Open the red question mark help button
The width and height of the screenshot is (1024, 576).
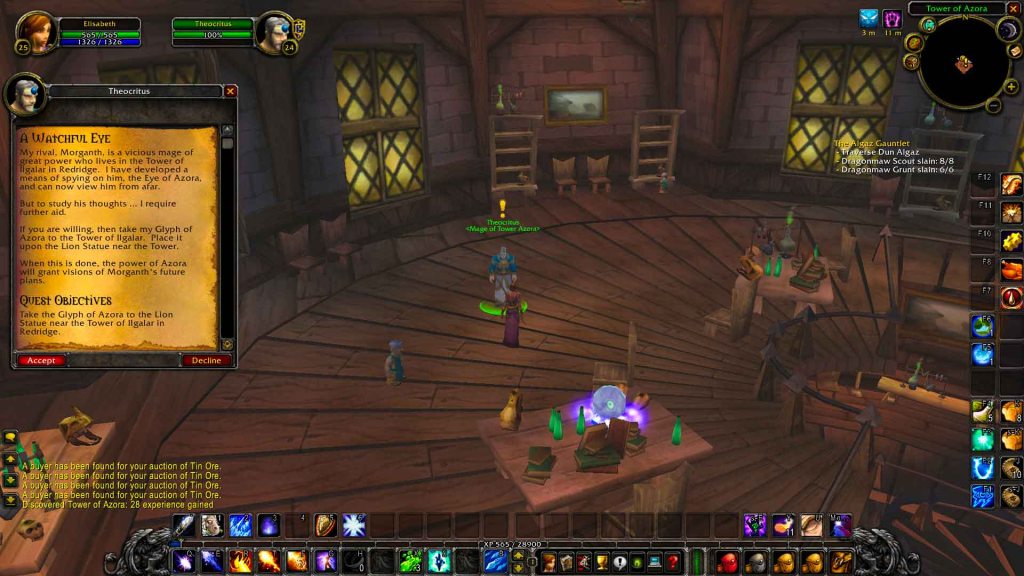[673, 561]
